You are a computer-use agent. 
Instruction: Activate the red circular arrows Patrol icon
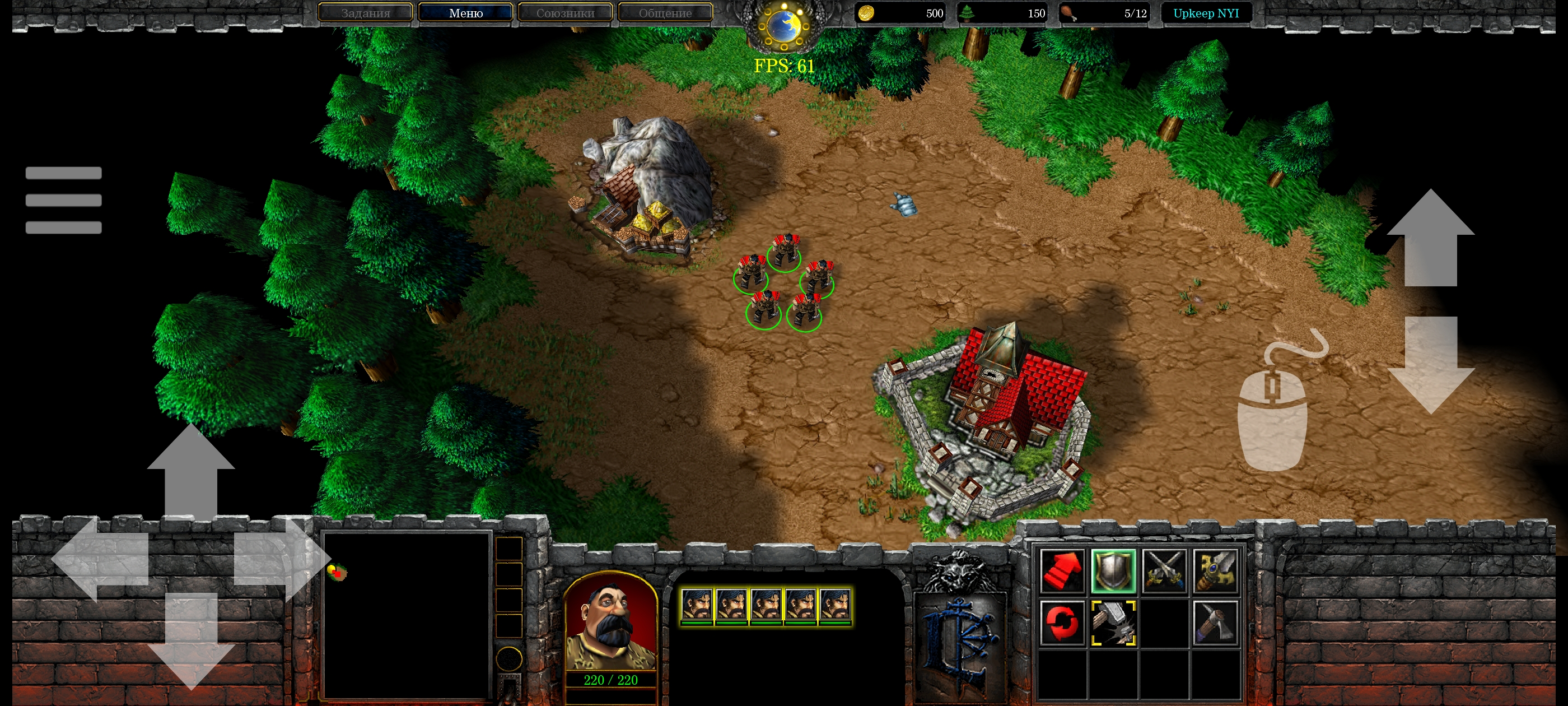1062,623
